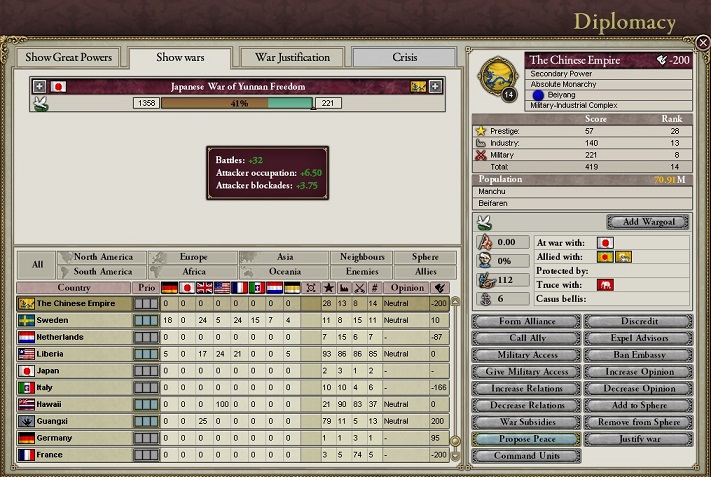The height and width of the screenshot is (477, 711).
Task: Send War Subsidies
Action: pyautogui.click(x=526, y=422)
